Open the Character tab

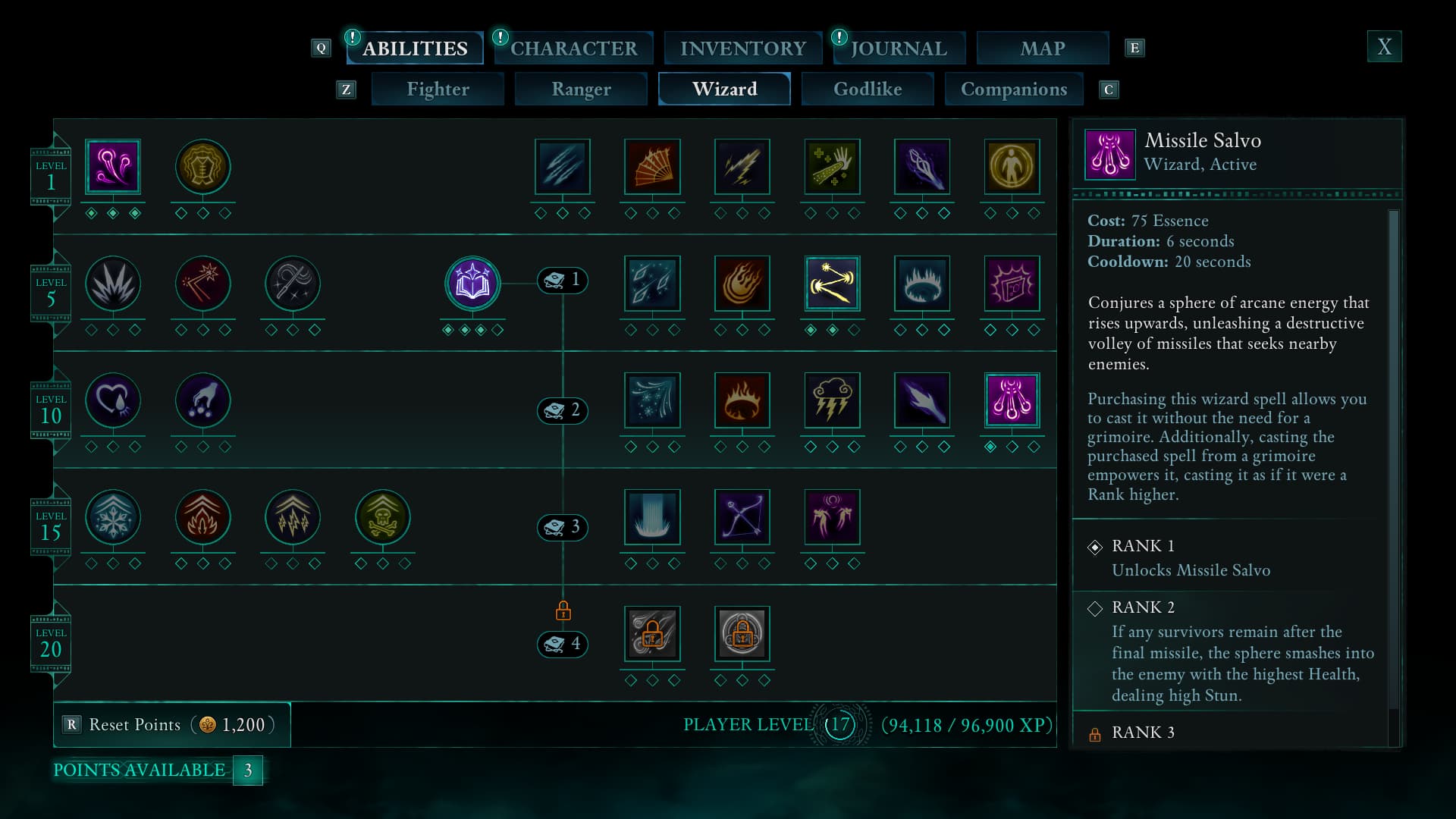pos(573,48)
